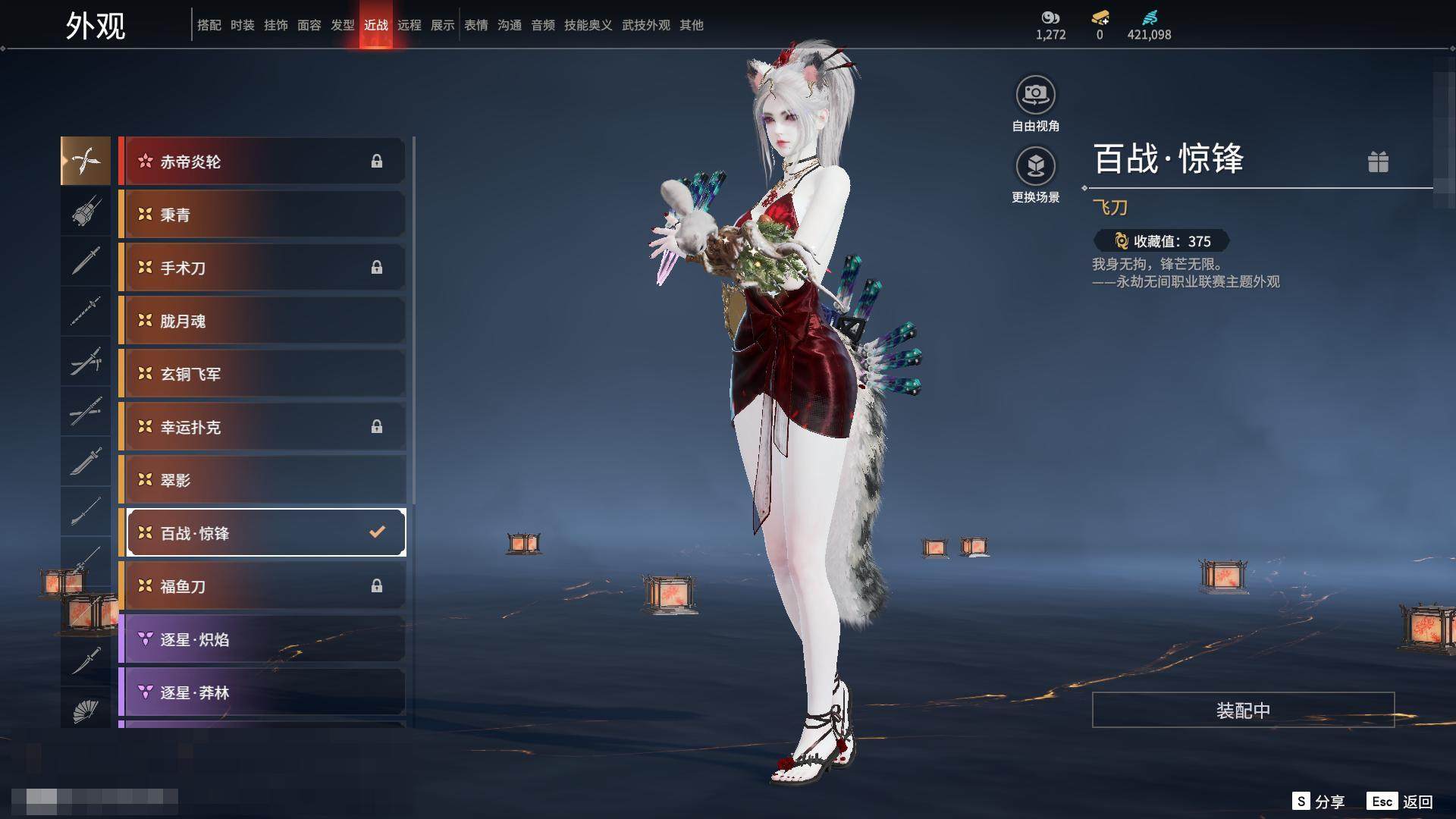
Task: Open the 远程 weapon tab
Action: coord(409,25)
